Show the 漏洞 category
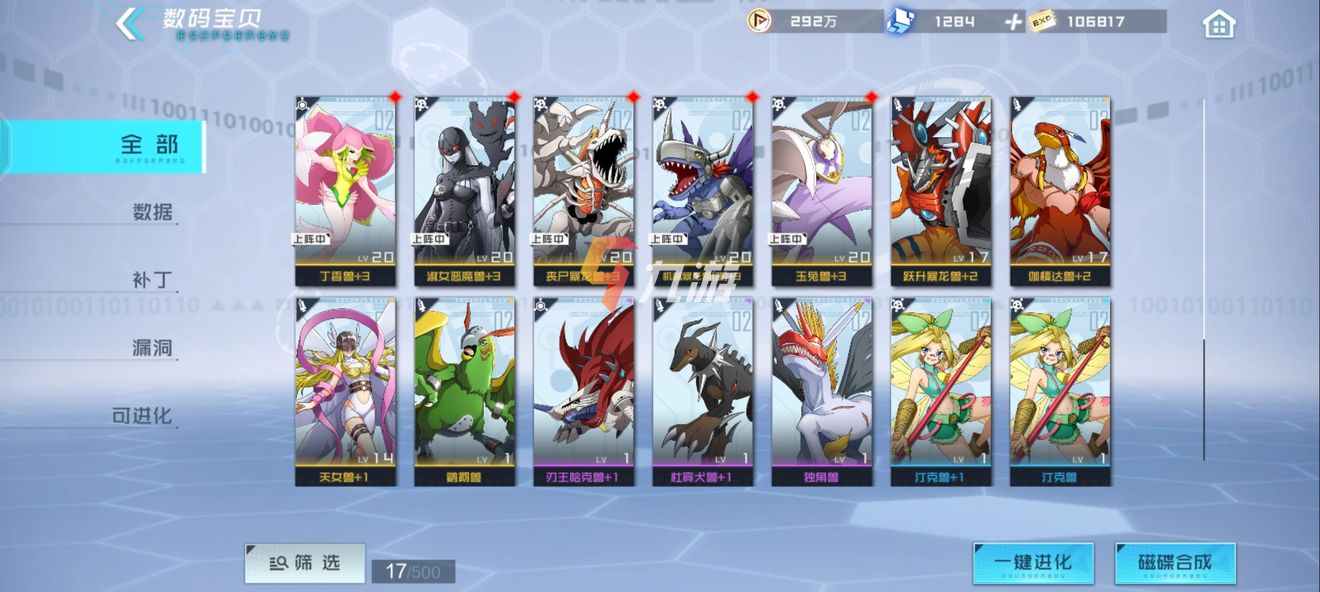 152,348
